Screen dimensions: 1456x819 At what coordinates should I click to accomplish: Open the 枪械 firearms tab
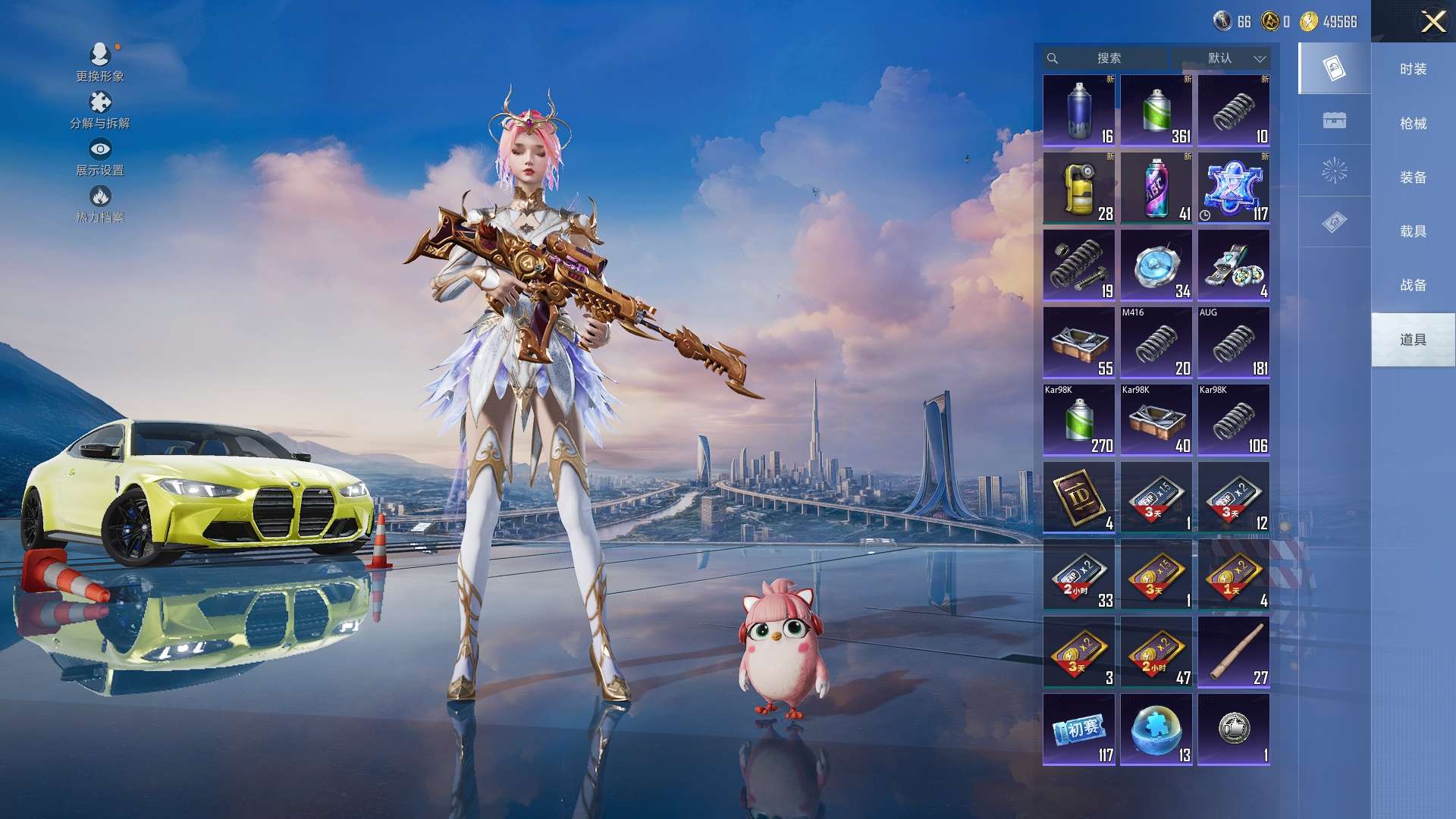click(x=1413, y=124)
